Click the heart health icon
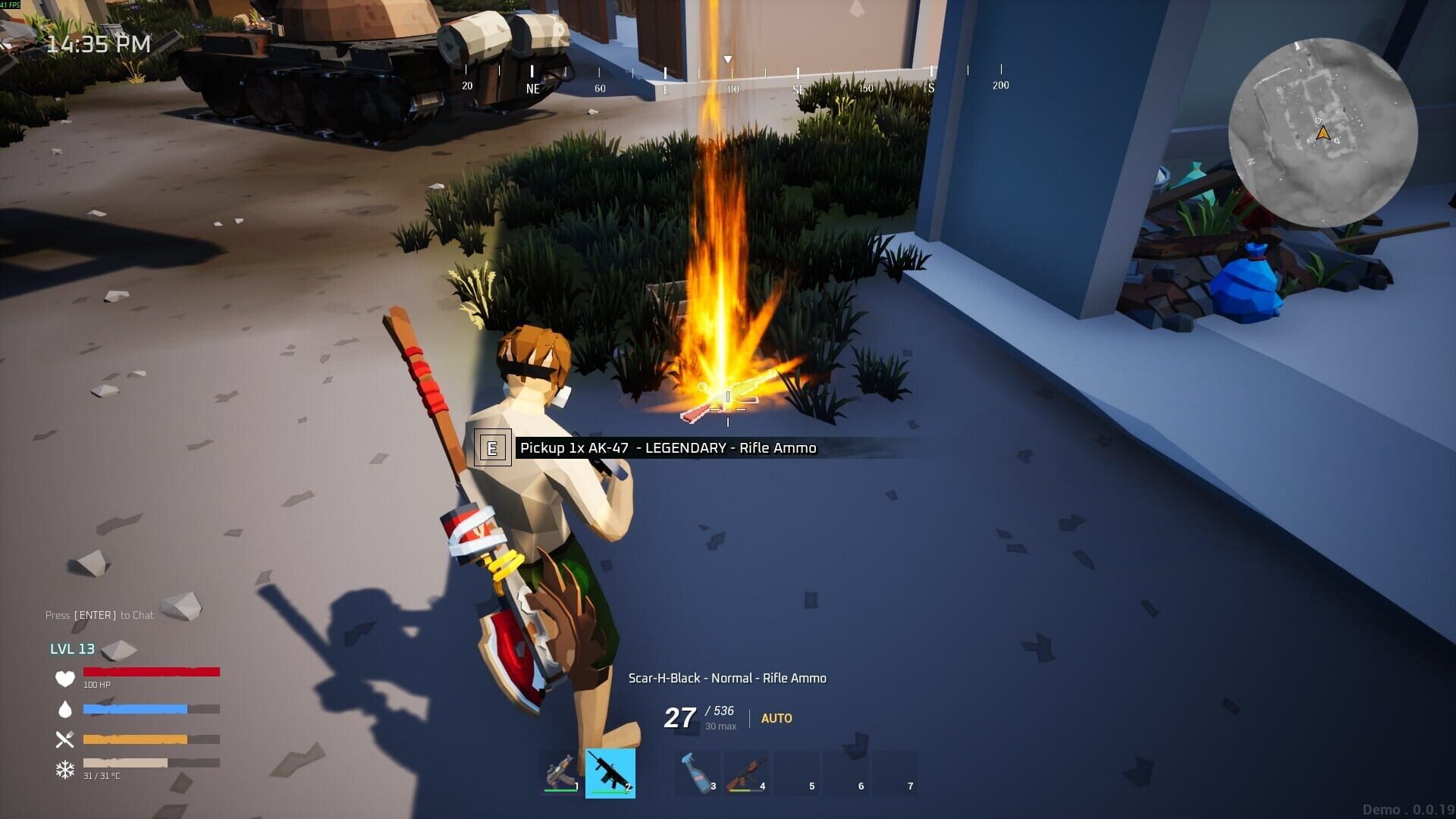1456x819 pixels. point(65,679)
